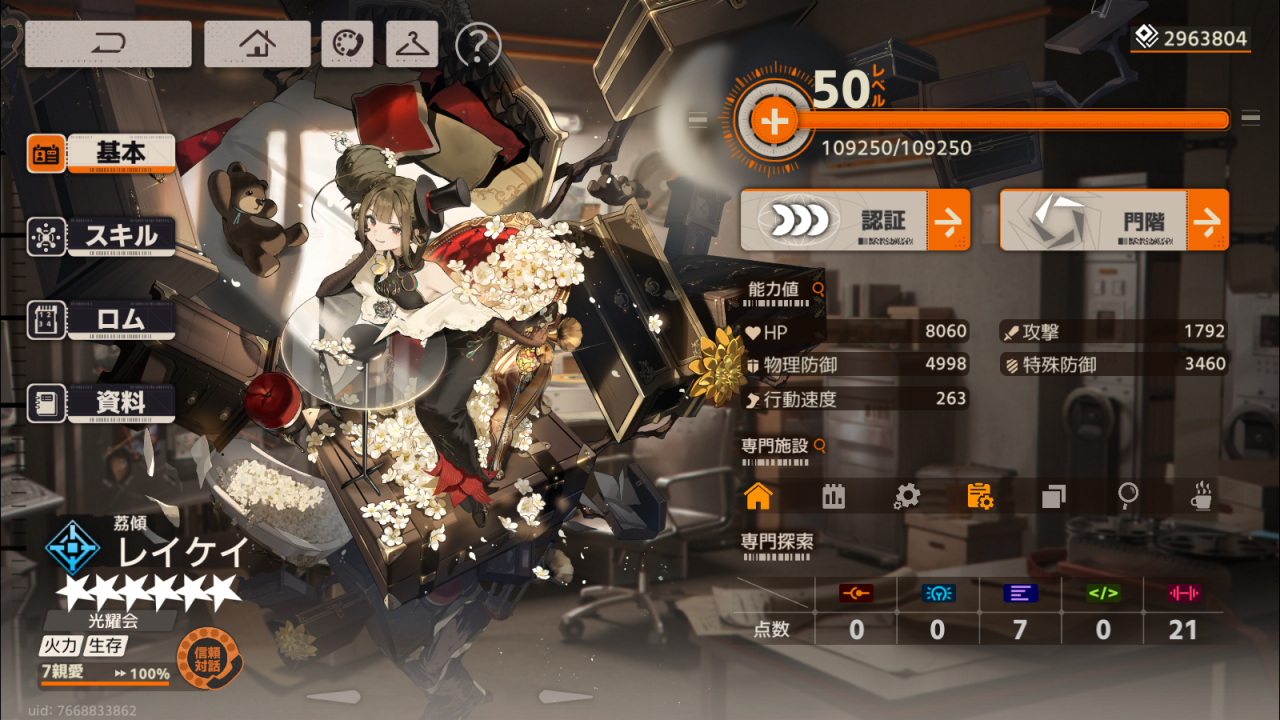Select the orange house facility icon
The height and width of the screenshot is (720, 1280).
click(758, 496)
